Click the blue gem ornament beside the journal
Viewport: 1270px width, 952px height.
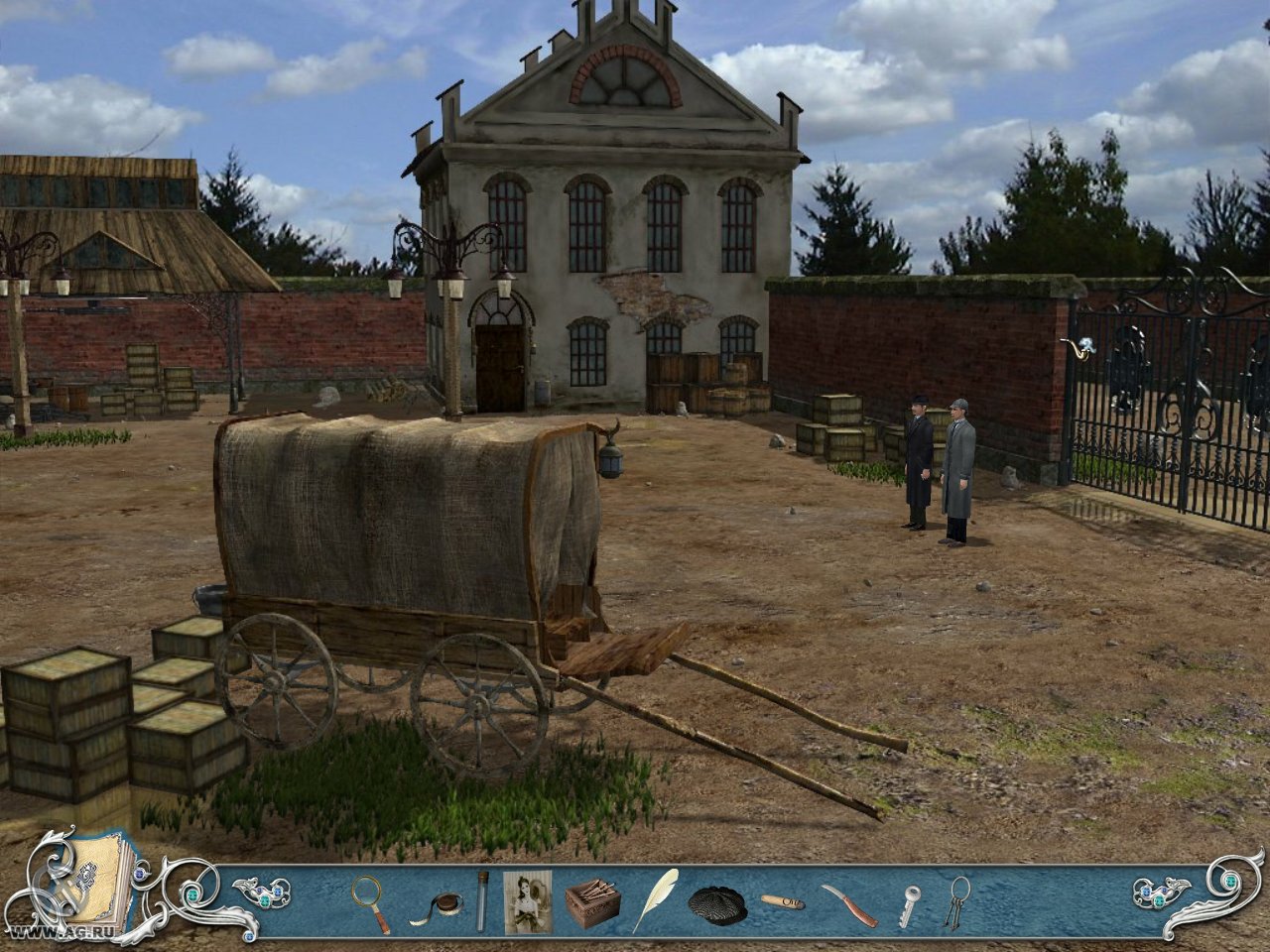point(139,873)
